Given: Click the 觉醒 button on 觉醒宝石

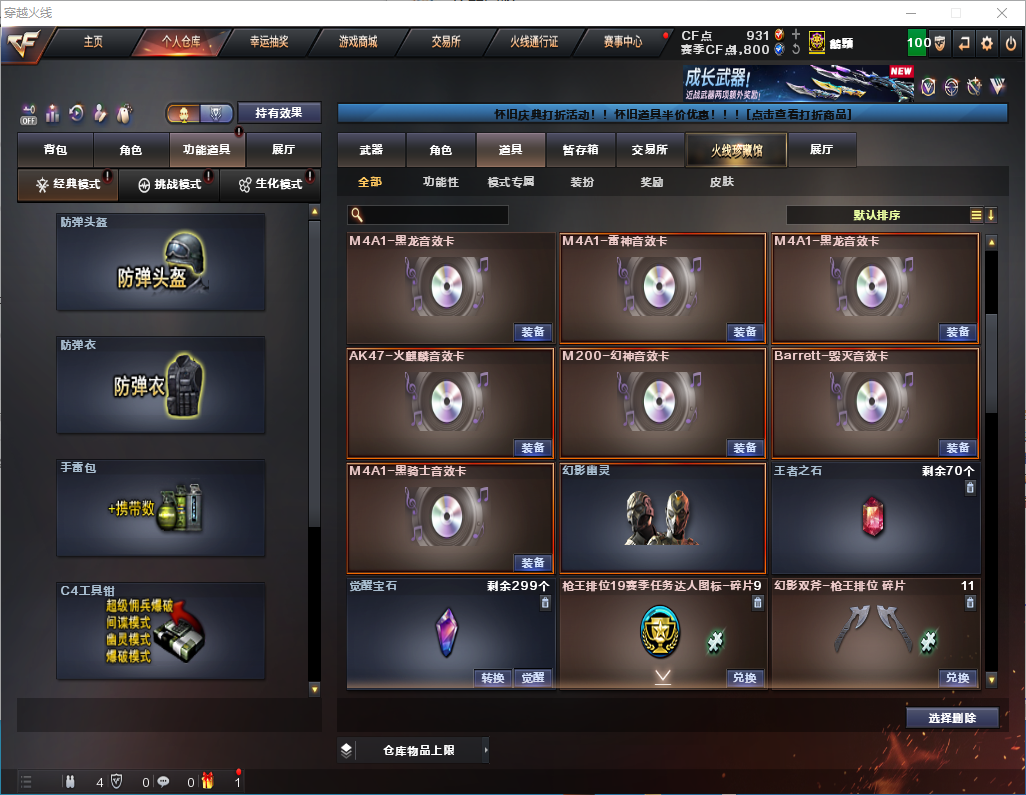Looking at the screenshot, I should pyautogui.click(x=533, y=678).
